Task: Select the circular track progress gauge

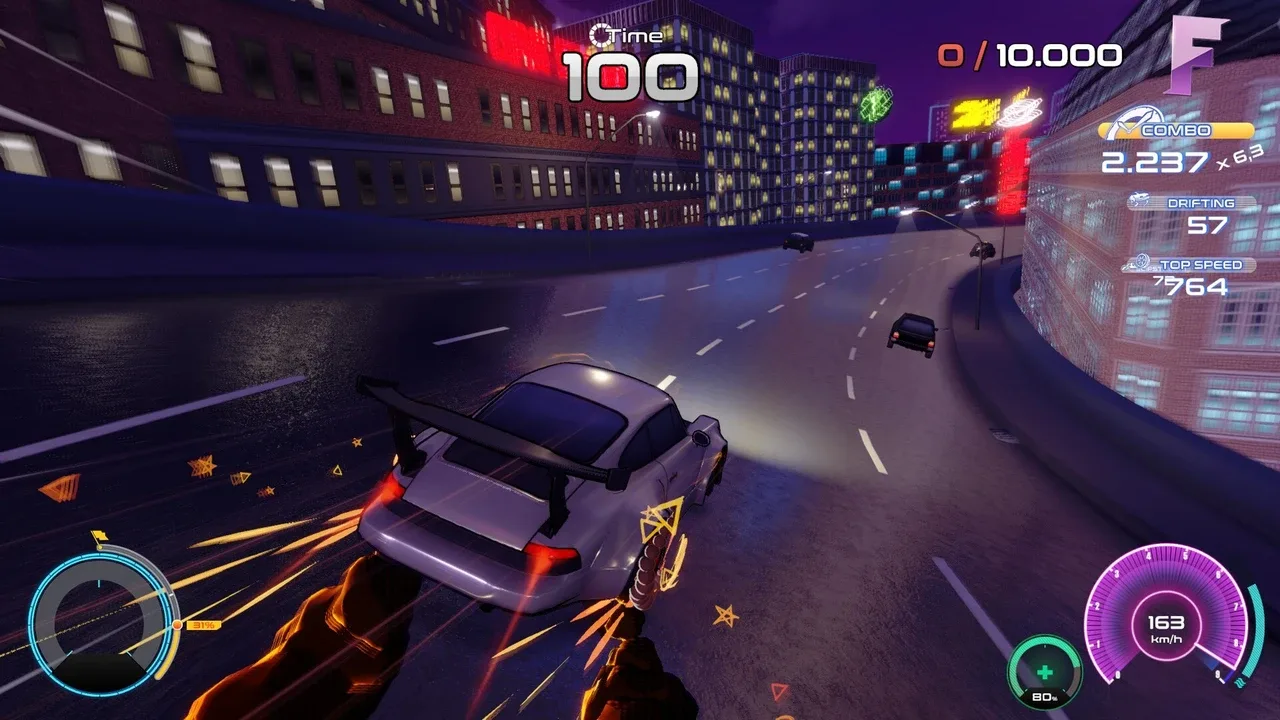Action: [100, 623]
